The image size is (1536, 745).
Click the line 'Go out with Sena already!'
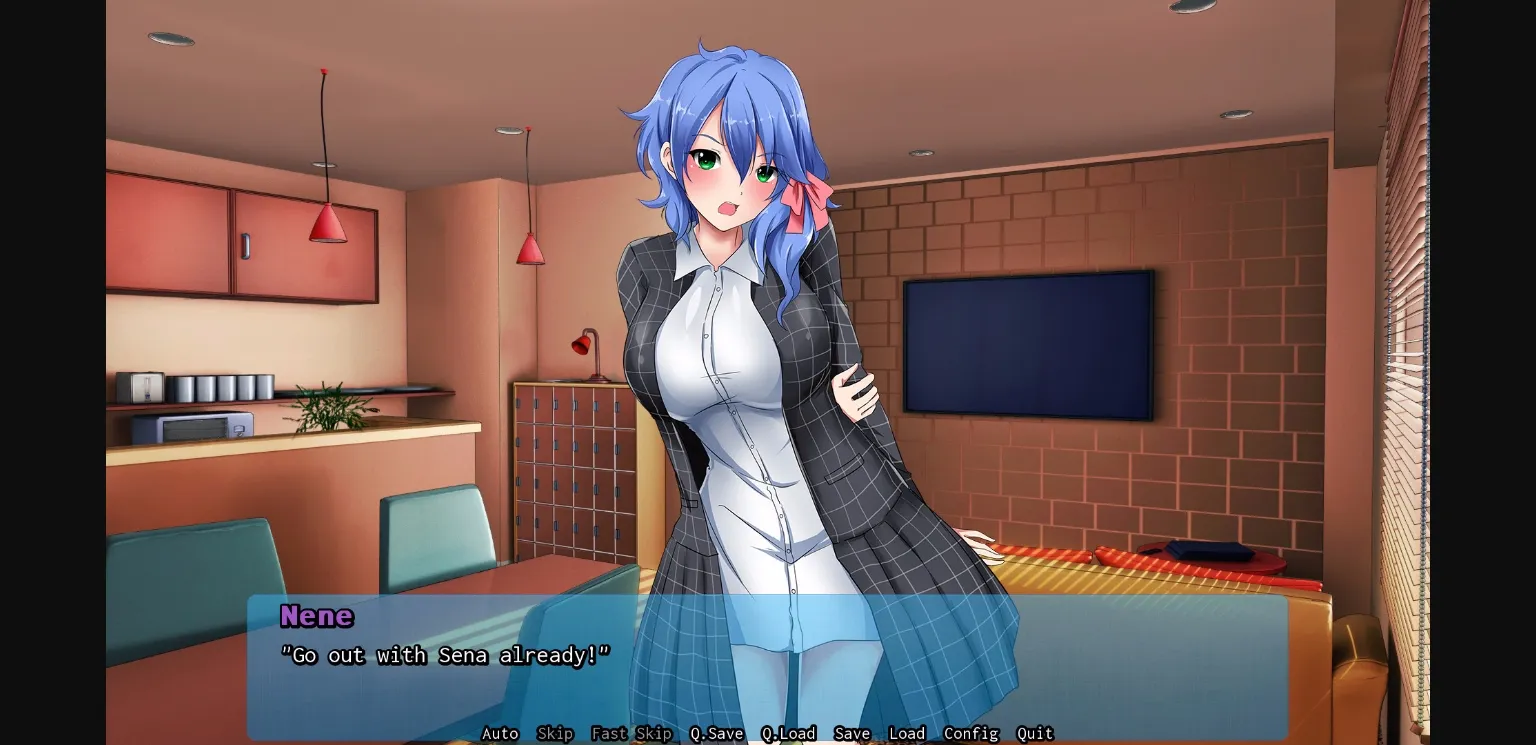(447, 655)
